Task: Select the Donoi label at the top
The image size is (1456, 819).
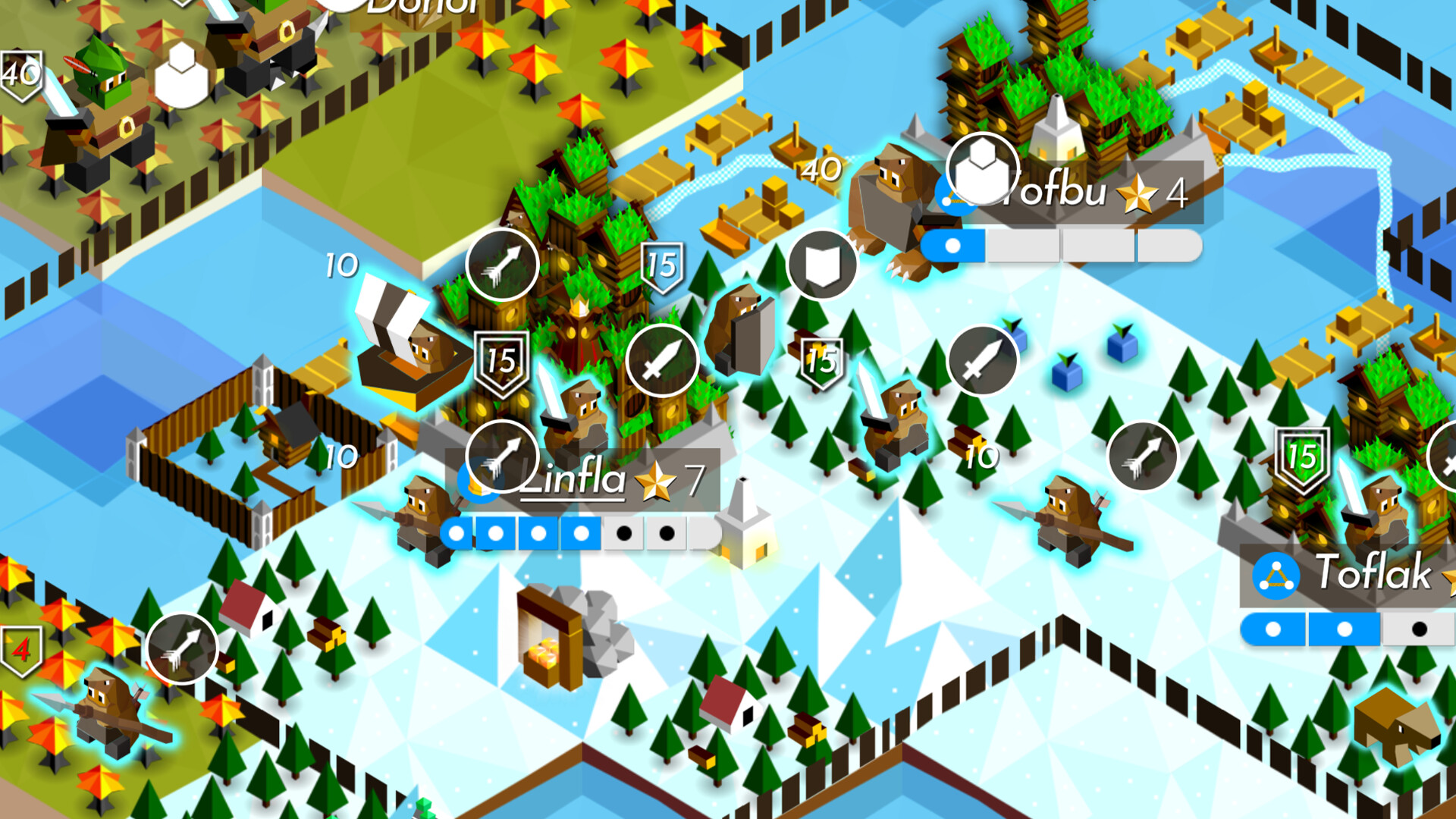Action: pos(416,8)
